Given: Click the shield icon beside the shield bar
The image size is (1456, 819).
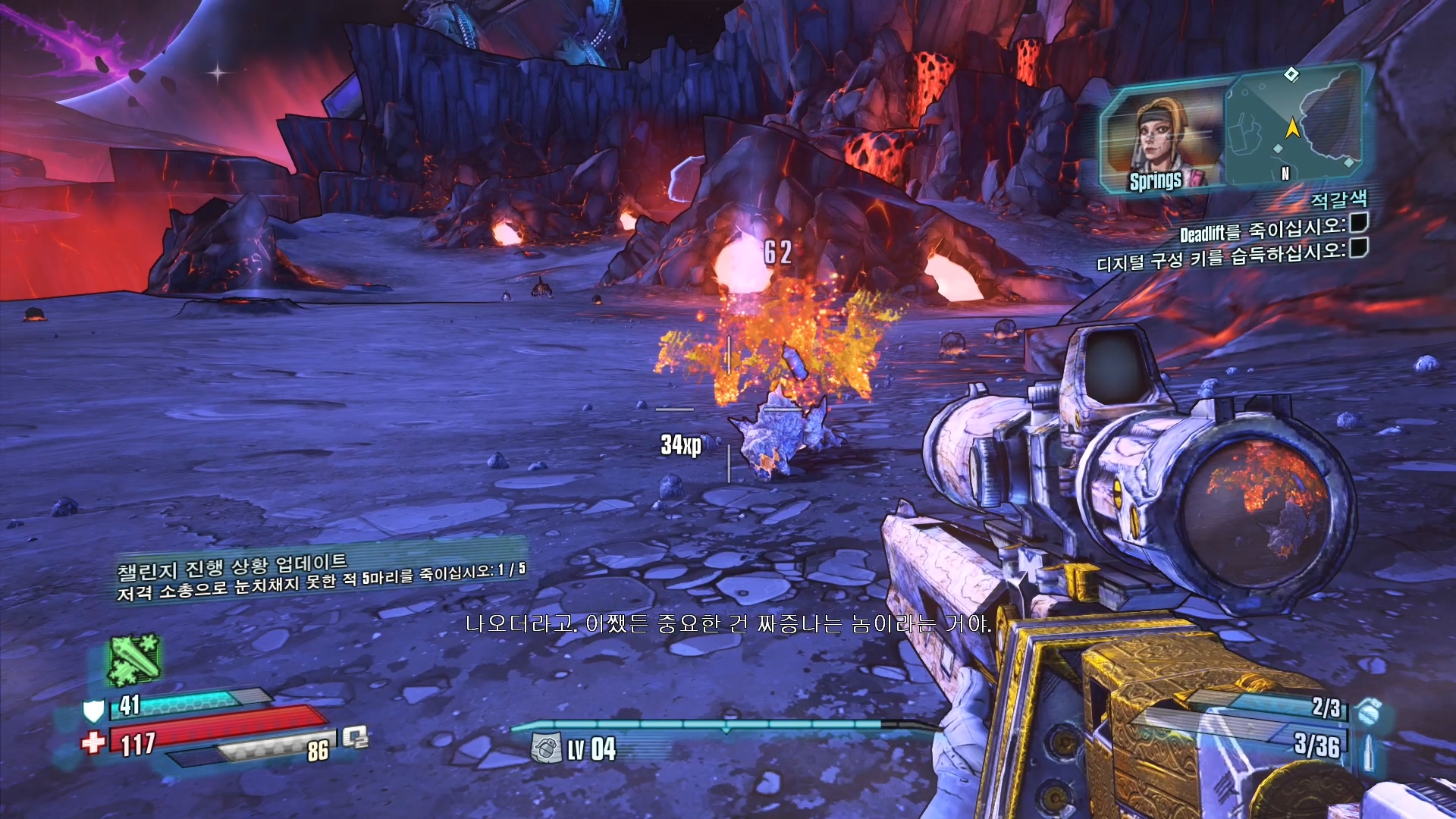Looking at the screenshot, I should point(93,711).
